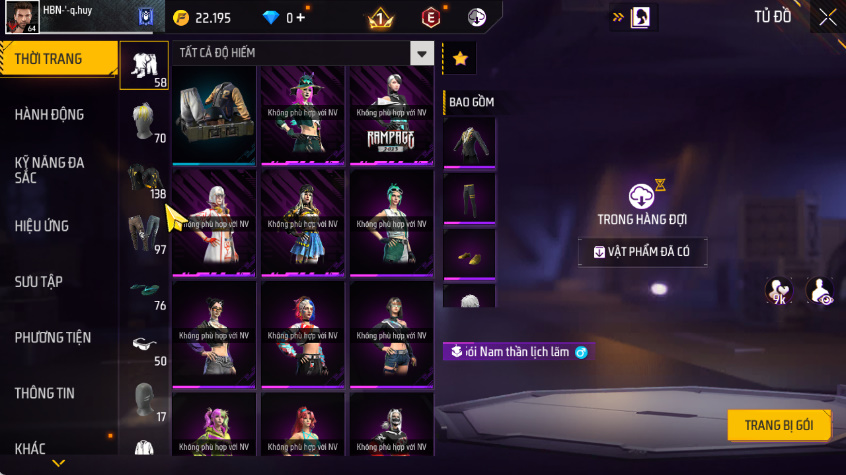Open the Hiệu Ứng tab

point(50,226)
